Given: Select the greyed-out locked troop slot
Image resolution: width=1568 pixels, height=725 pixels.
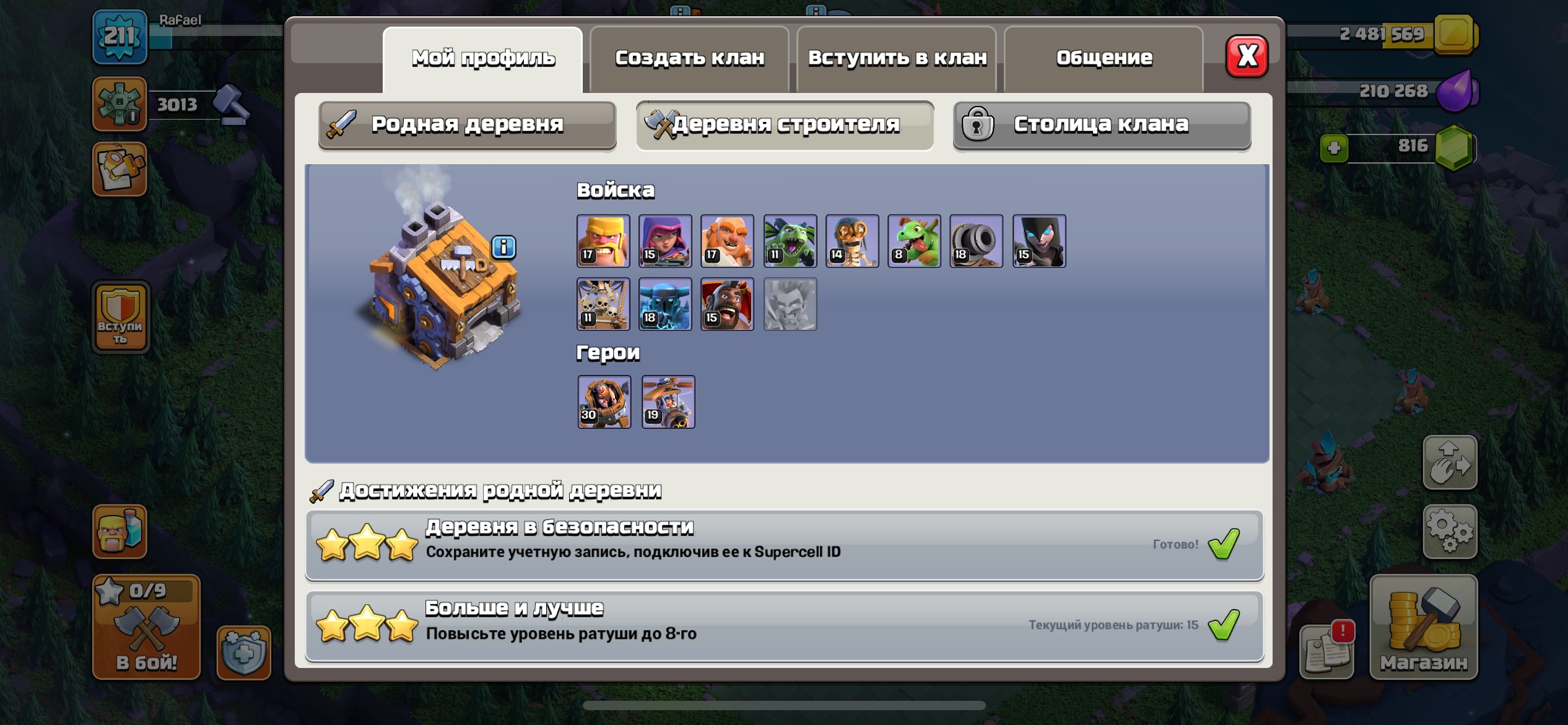Looking at the screenshot, I should click(x=791, y=304).
